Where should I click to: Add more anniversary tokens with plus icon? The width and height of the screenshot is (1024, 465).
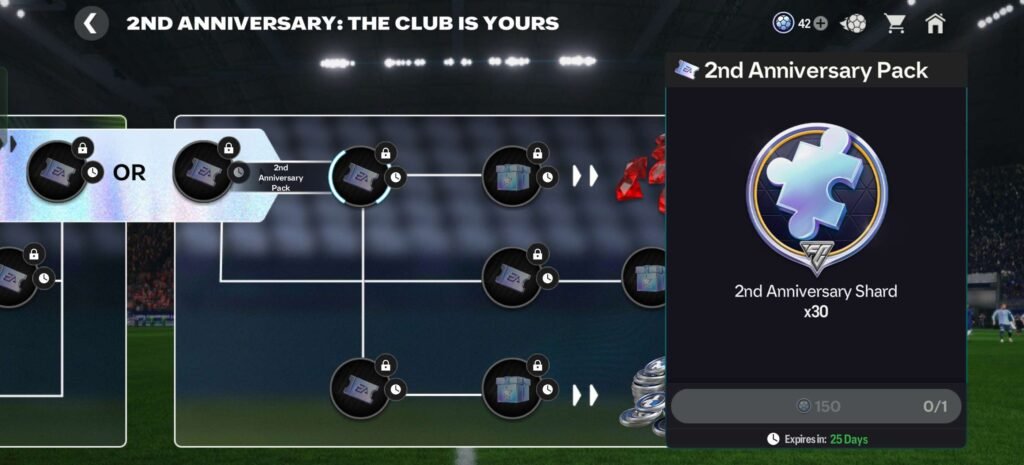click(x=820, y=23)
